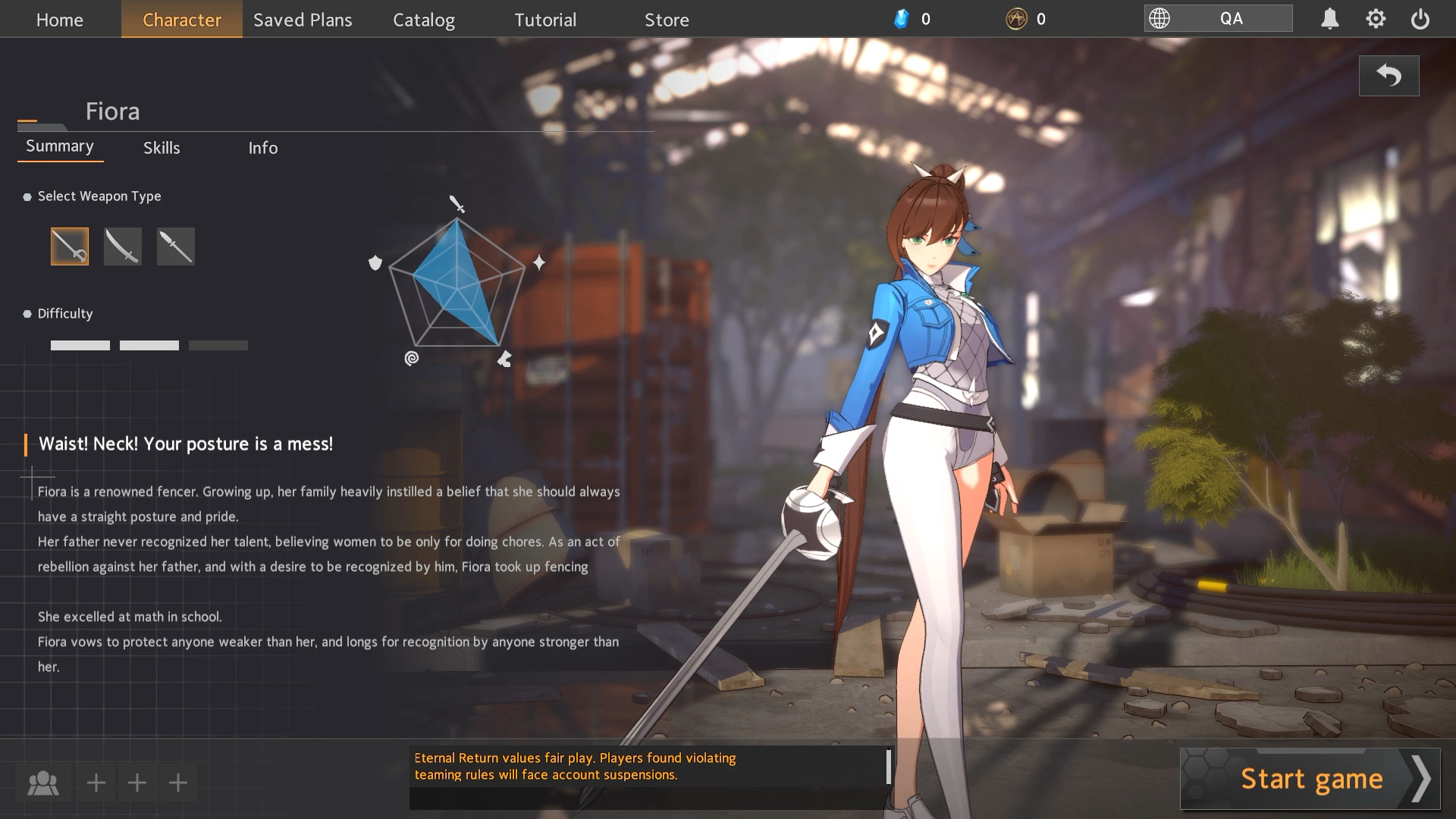Click the Start game button
Image resolution: width=1456 pixels, height=819 pixels.
[x=1310, y=779]
